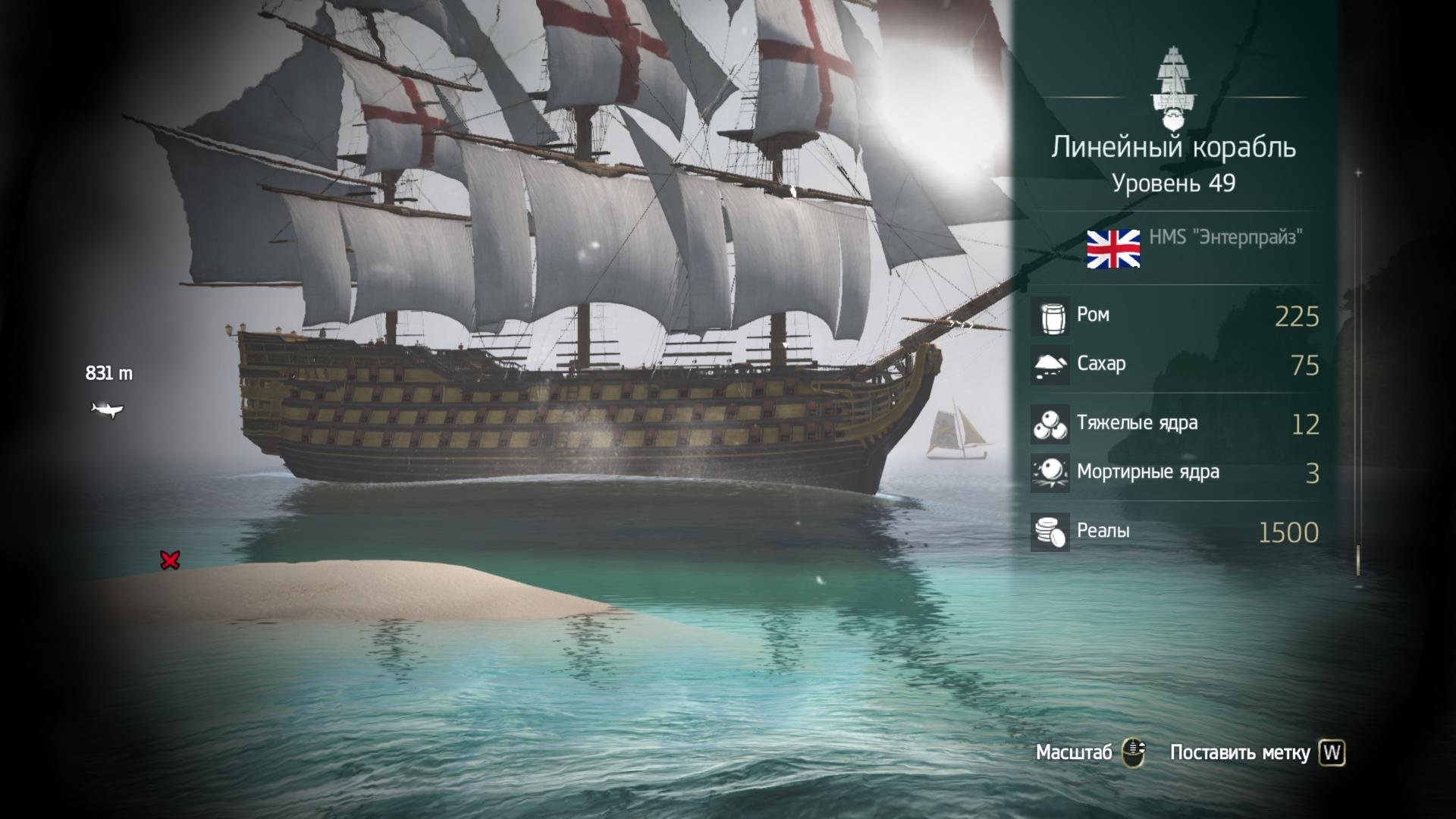The image size is (1456, 819).
Task: Select the Тяжелые ядра ammunition row
Action: click(x=1175, y=424)
